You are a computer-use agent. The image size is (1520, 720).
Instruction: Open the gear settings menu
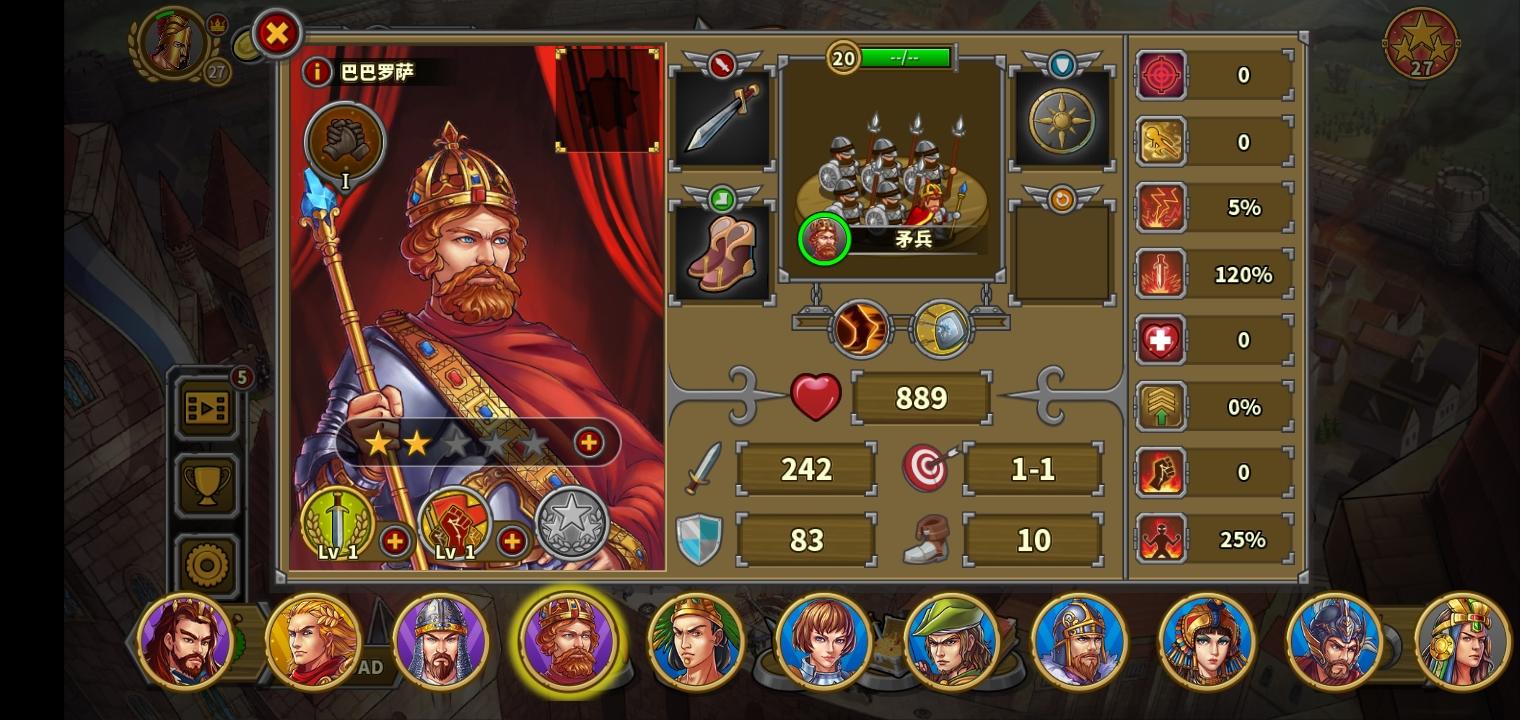pyautogui.click(x=206, y=563)
